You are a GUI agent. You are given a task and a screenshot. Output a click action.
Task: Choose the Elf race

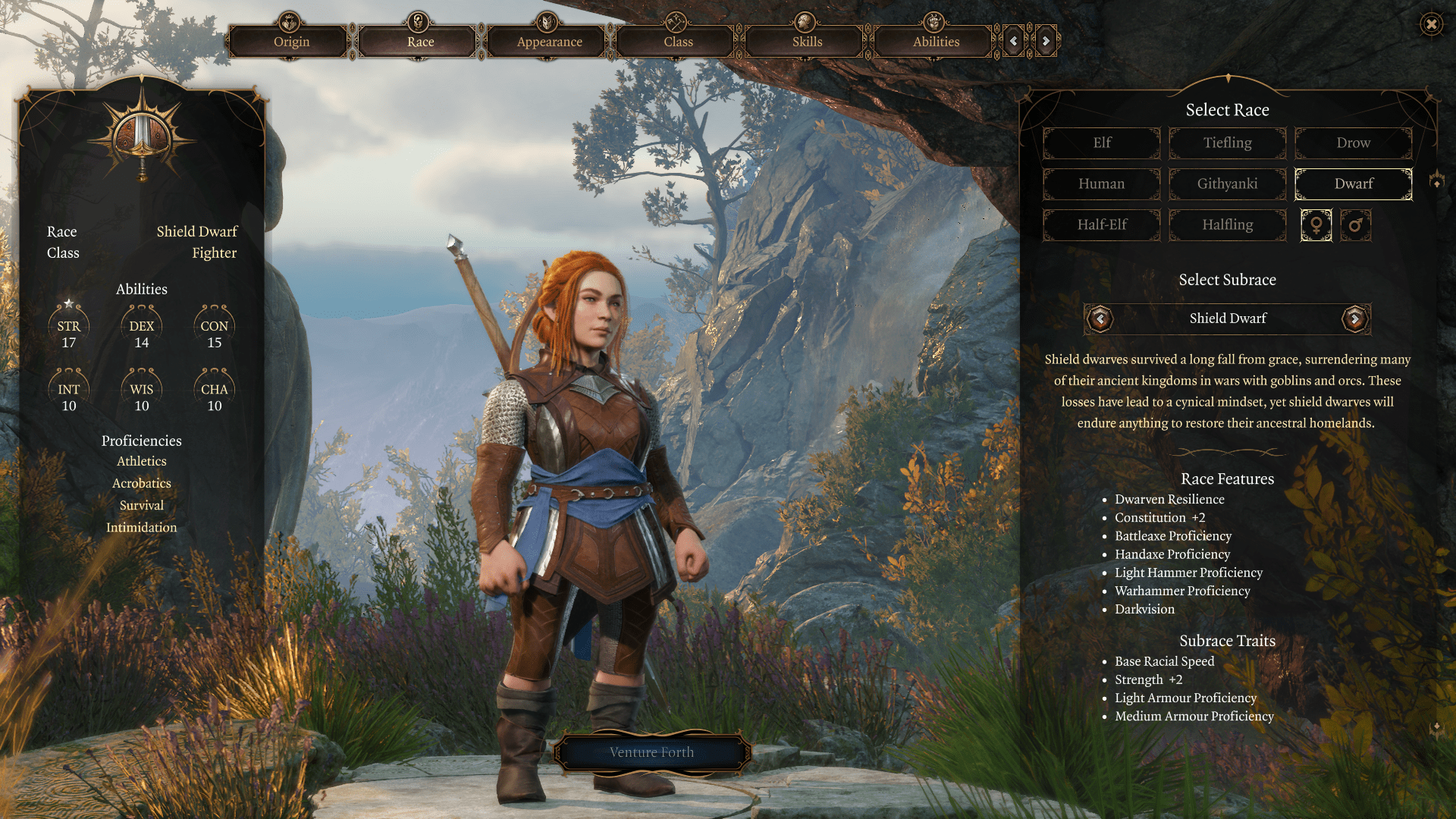pos(1102,143)
